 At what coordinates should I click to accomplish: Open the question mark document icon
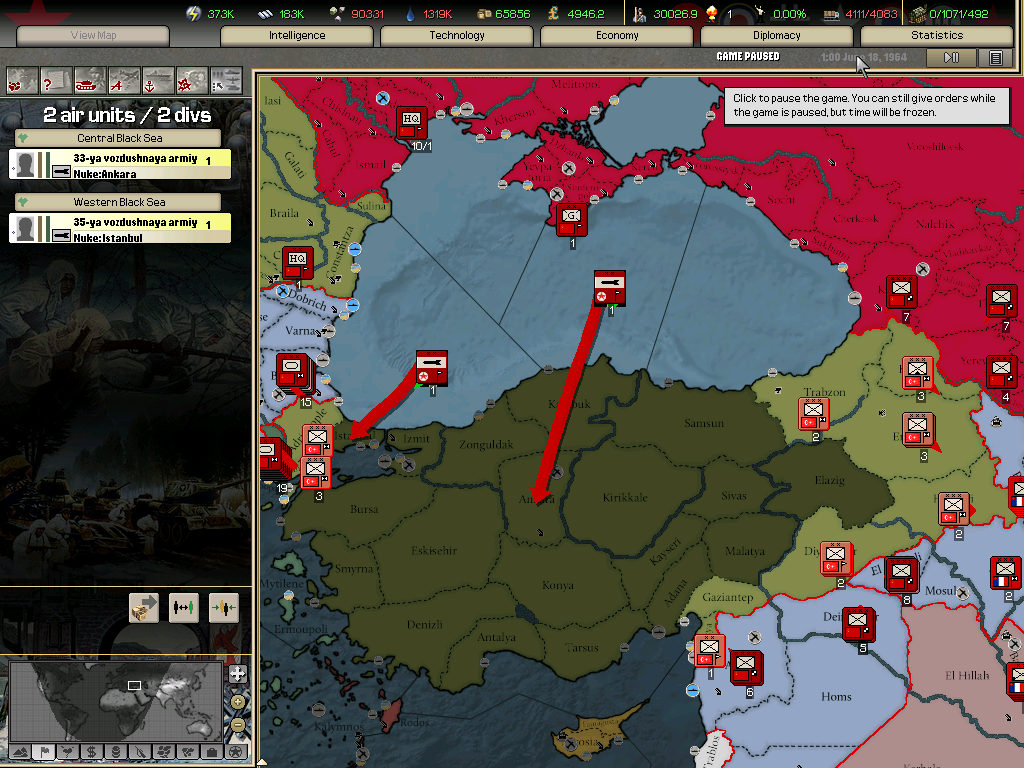[55, 79]
